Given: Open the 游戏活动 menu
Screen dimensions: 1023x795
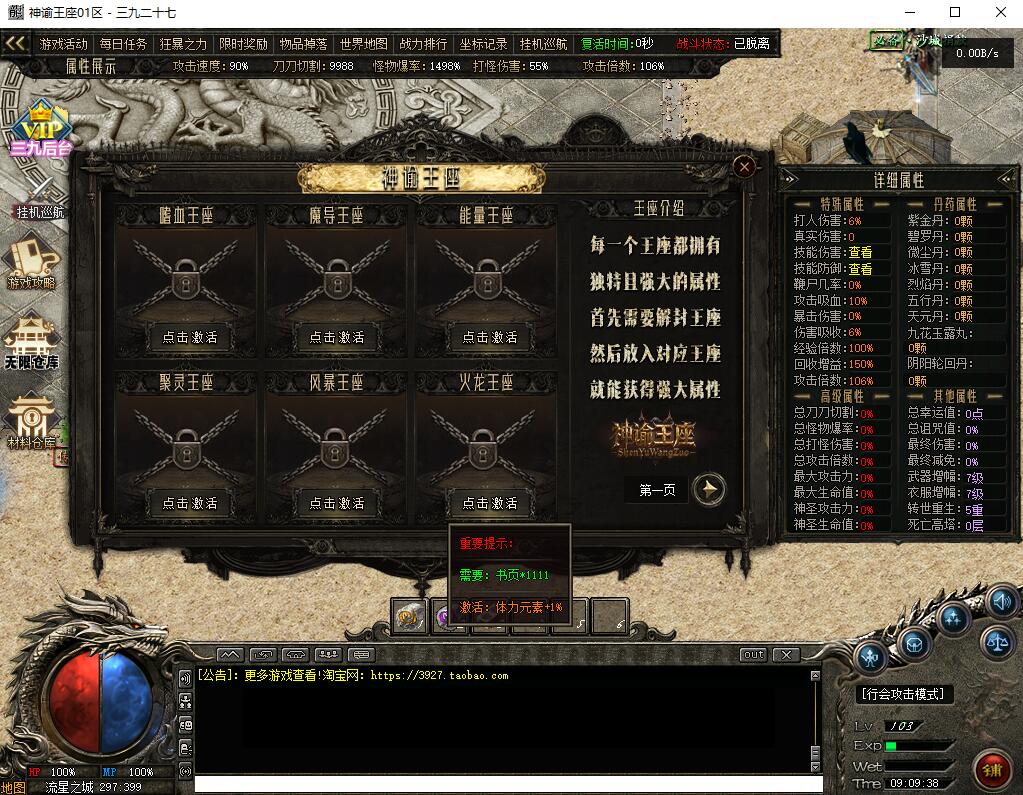Looking at the screenshot, I should click(x=64, y=44).
